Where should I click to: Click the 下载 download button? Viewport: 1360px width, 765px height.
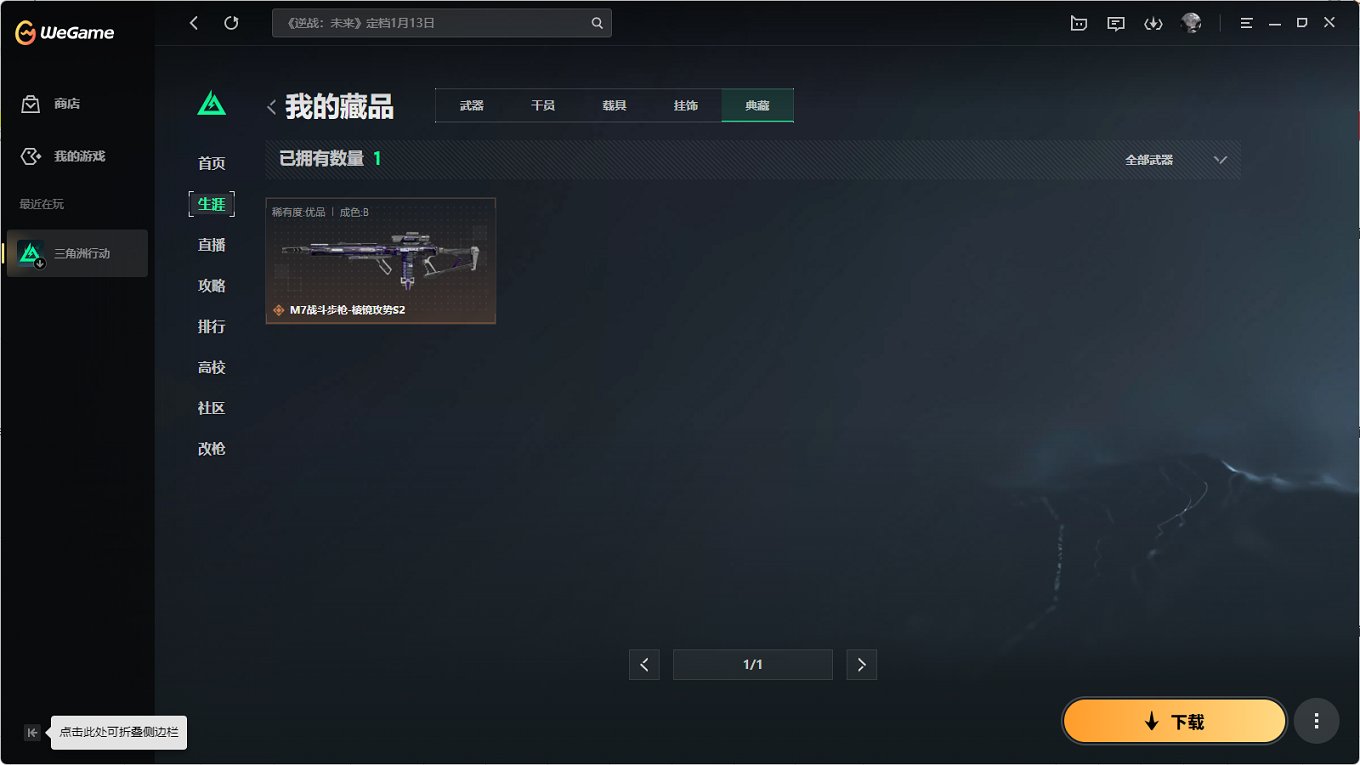pos(1174,720)
